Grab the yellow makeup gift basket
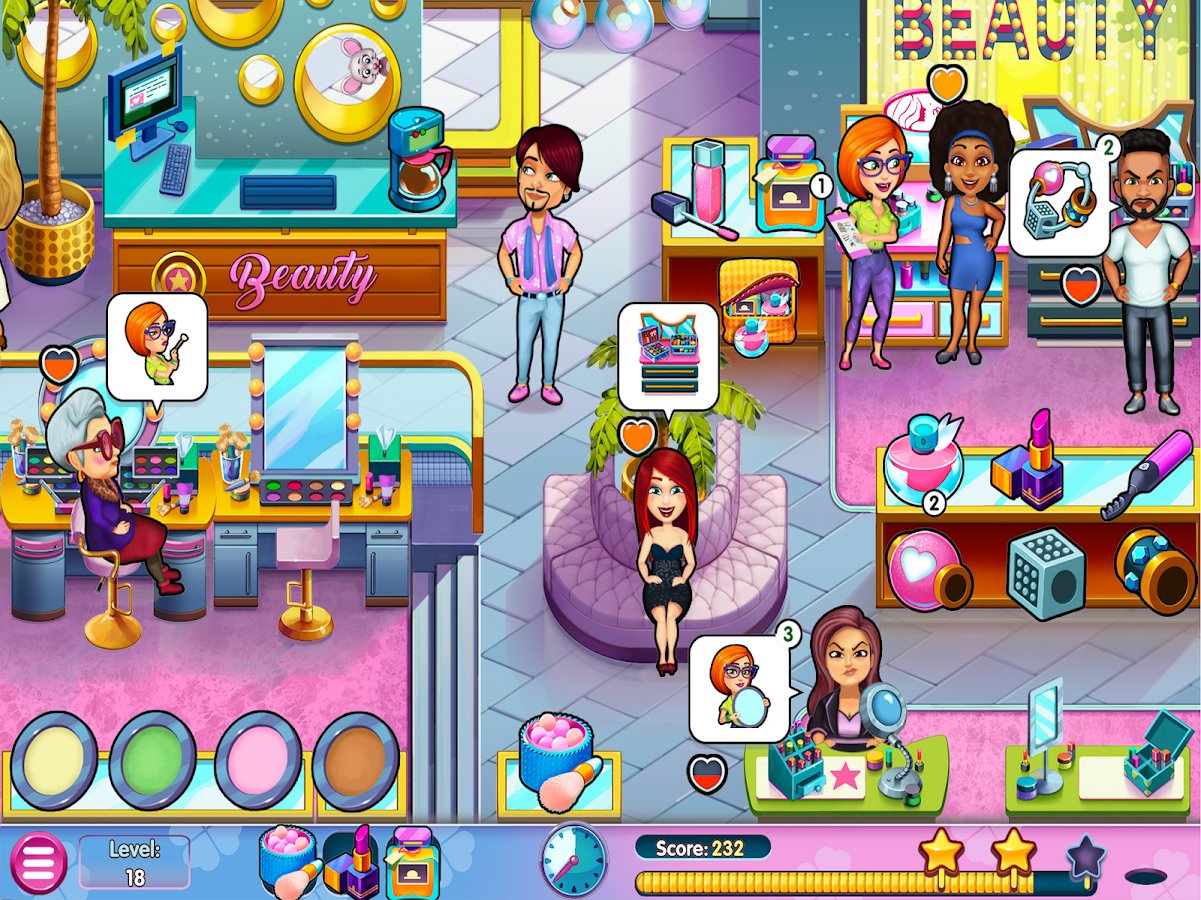This screenshot has width=1201, height=900. click(x=758, y=297)
